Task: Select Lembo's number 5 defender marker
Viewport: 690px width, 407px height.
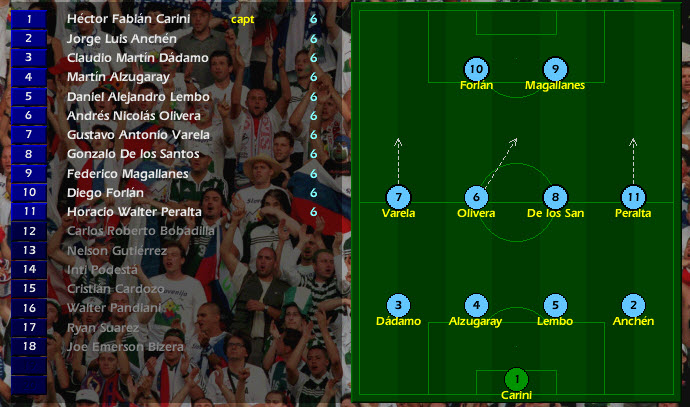Action: [555, 305]
